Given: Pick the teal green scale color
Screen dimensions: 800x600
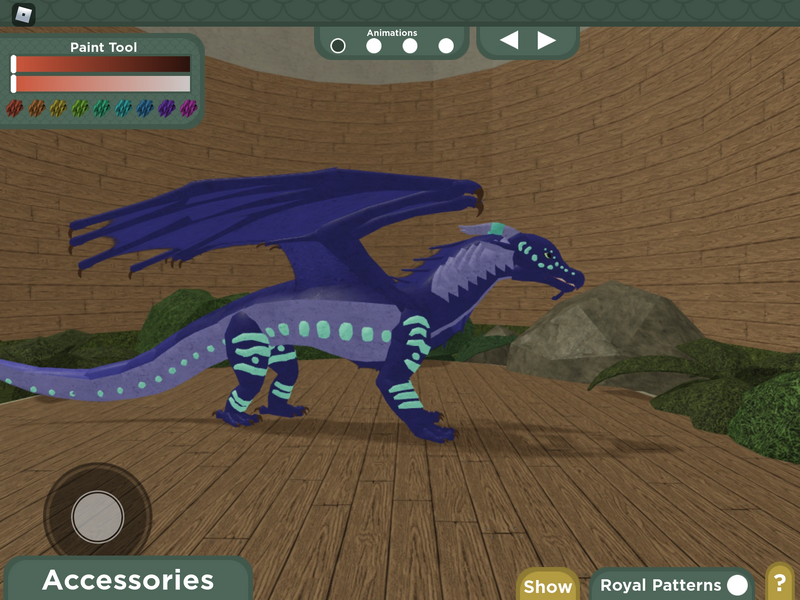Looking at the screenshot, I should coord(102,108).
